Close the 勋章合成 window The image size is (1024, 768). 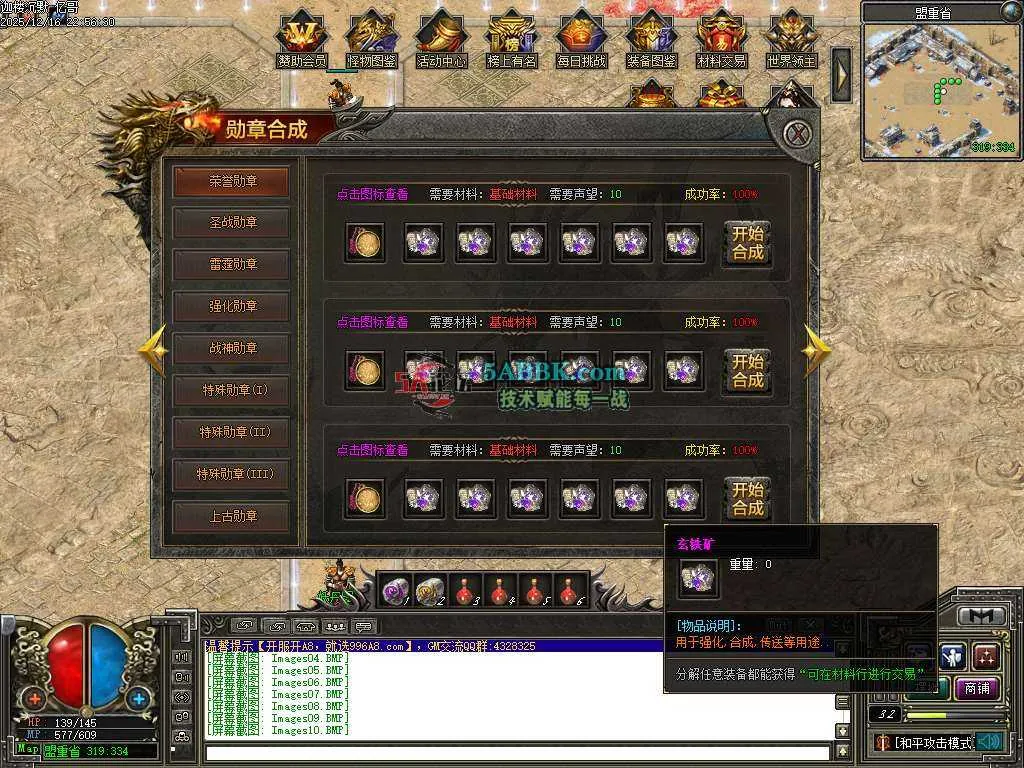(796, 134)
